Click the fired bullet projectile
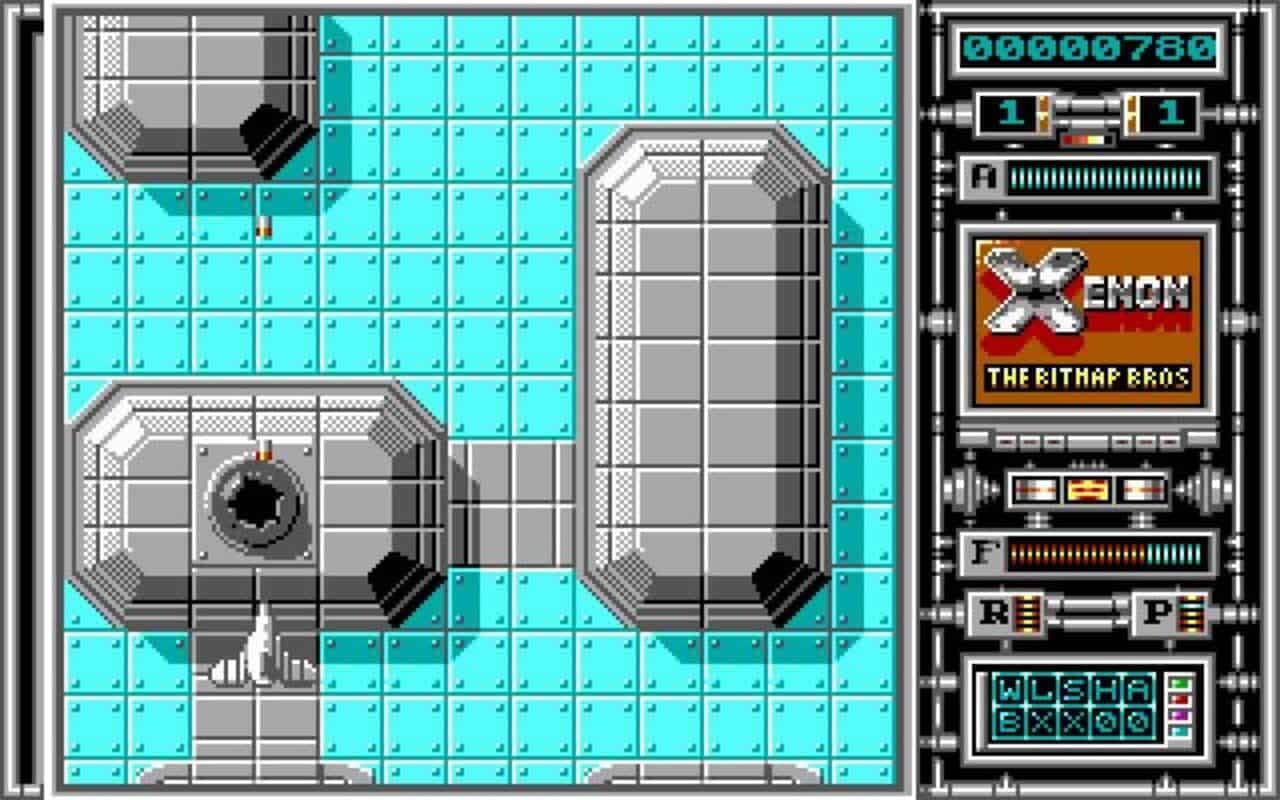The height and width of the screenshot is (800, 1280). pos(263,228)
